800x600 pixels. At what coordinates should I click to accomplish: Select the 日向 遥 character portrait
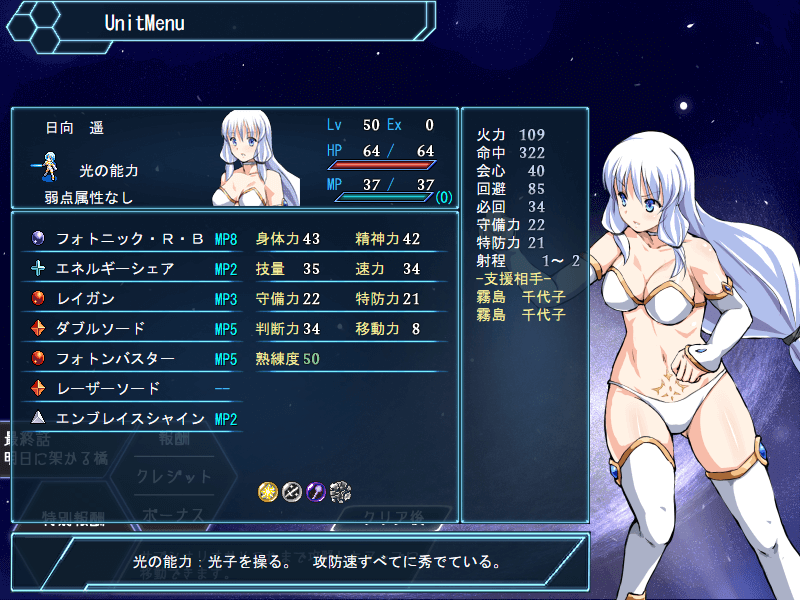[x=259, y=157]
